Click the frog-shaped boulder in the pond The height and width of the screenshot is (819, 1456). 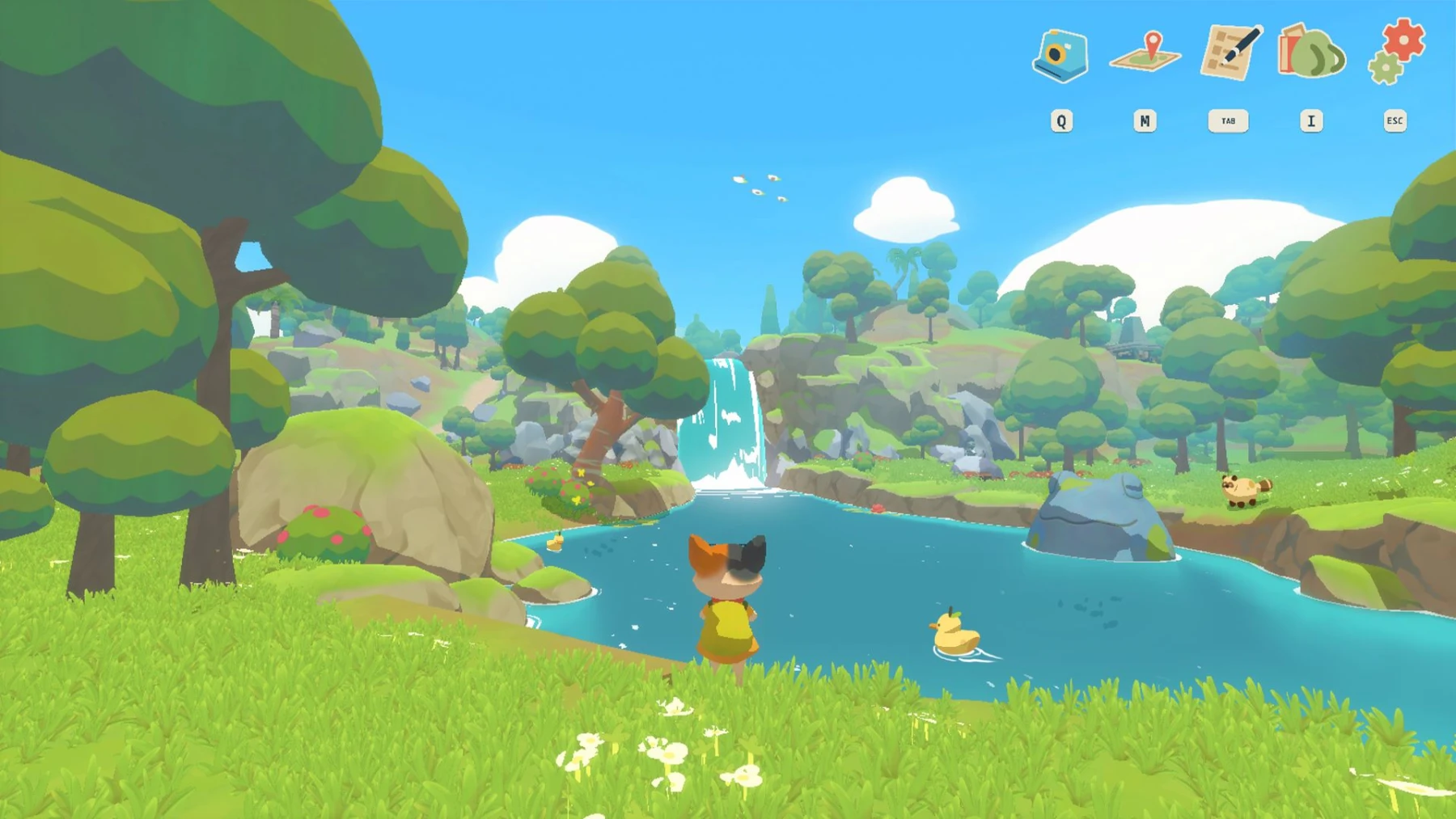(x=1094, y=513)
